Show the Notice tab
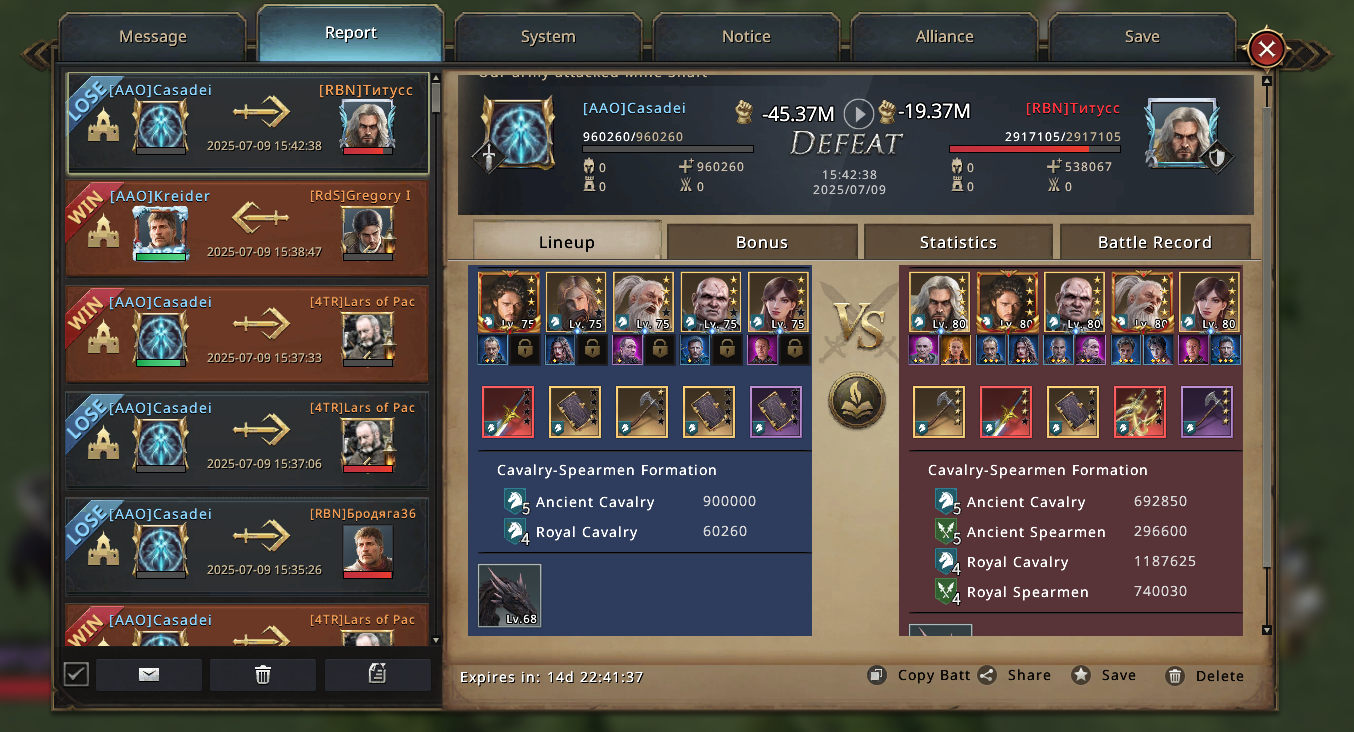This screenshot has width=1354, height=732. (x=746, y=37)
